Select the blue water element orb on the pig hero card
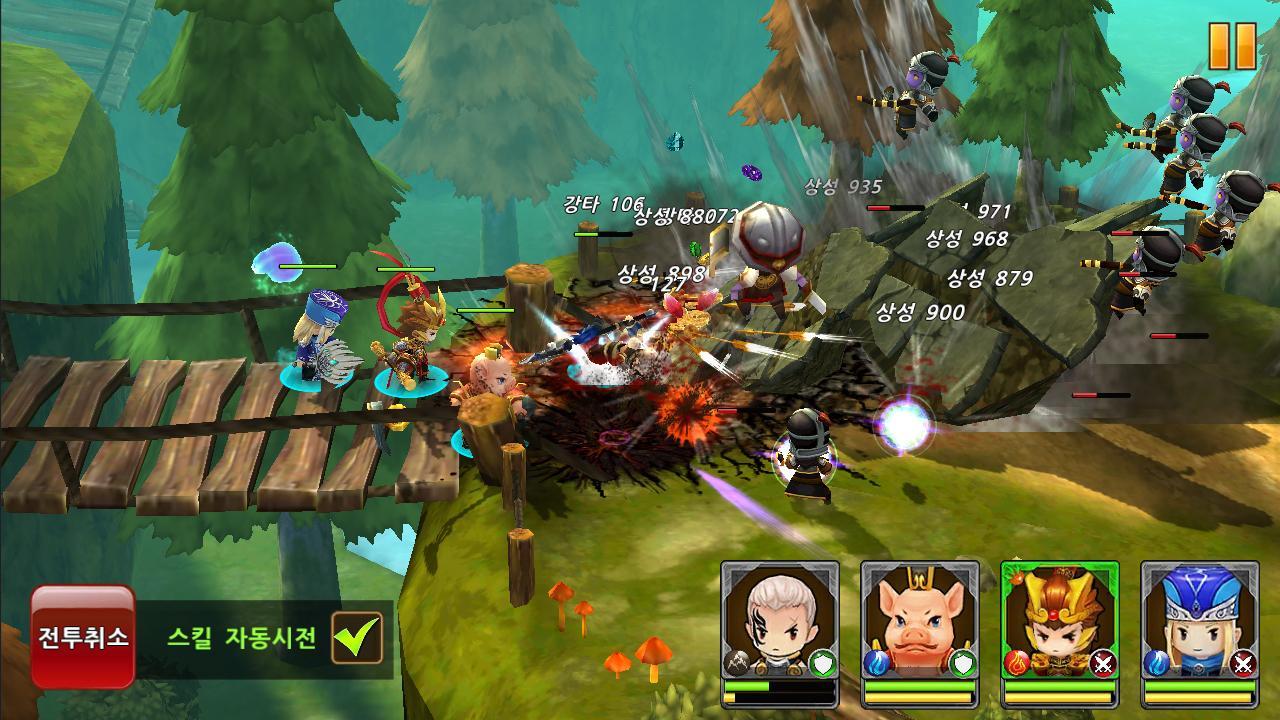Screen dimensions: 1280x720 tap(876, 662)
